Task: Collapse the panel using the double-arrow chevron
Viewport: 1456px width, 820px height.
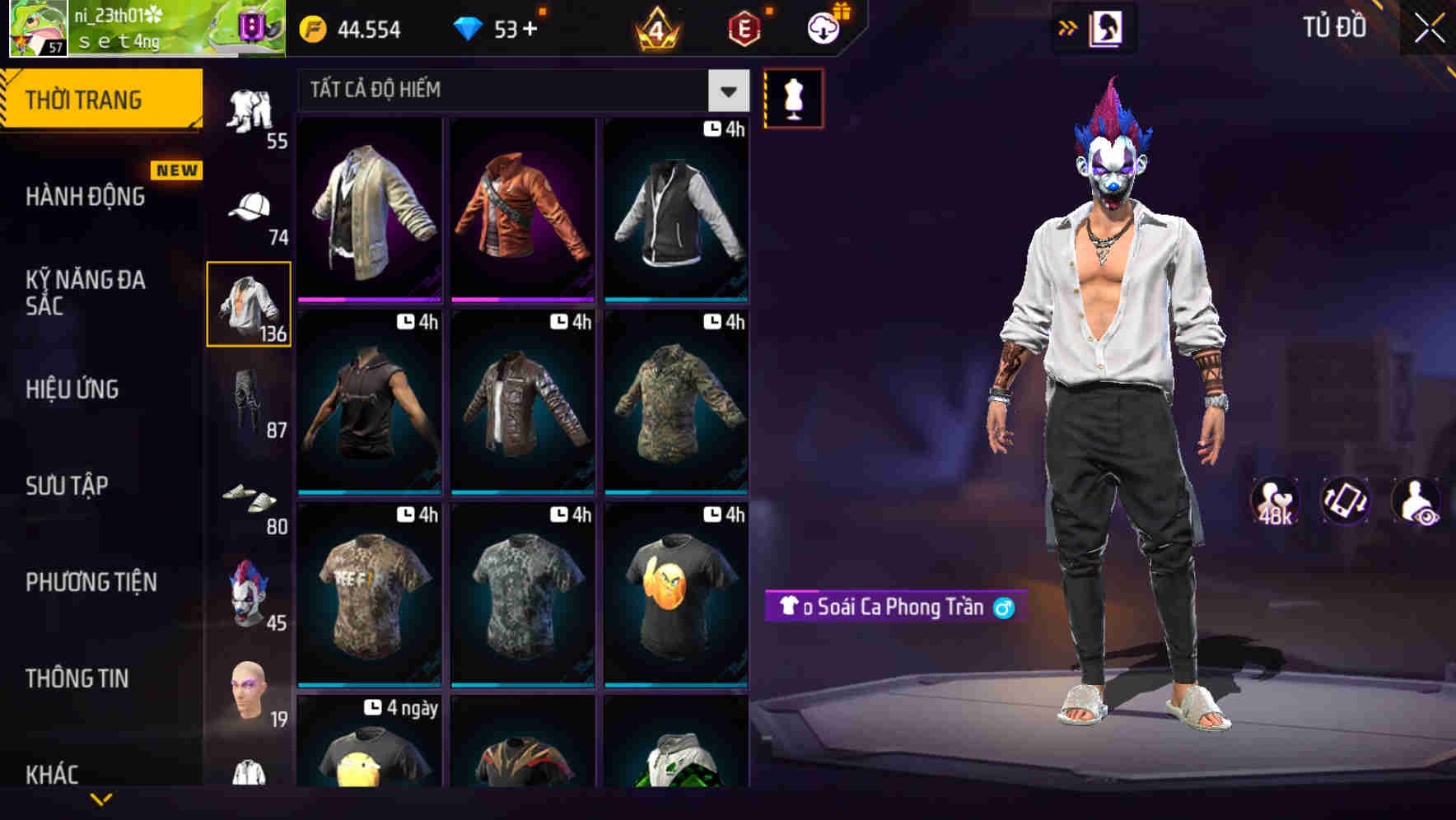Action: coord(1068,26)
